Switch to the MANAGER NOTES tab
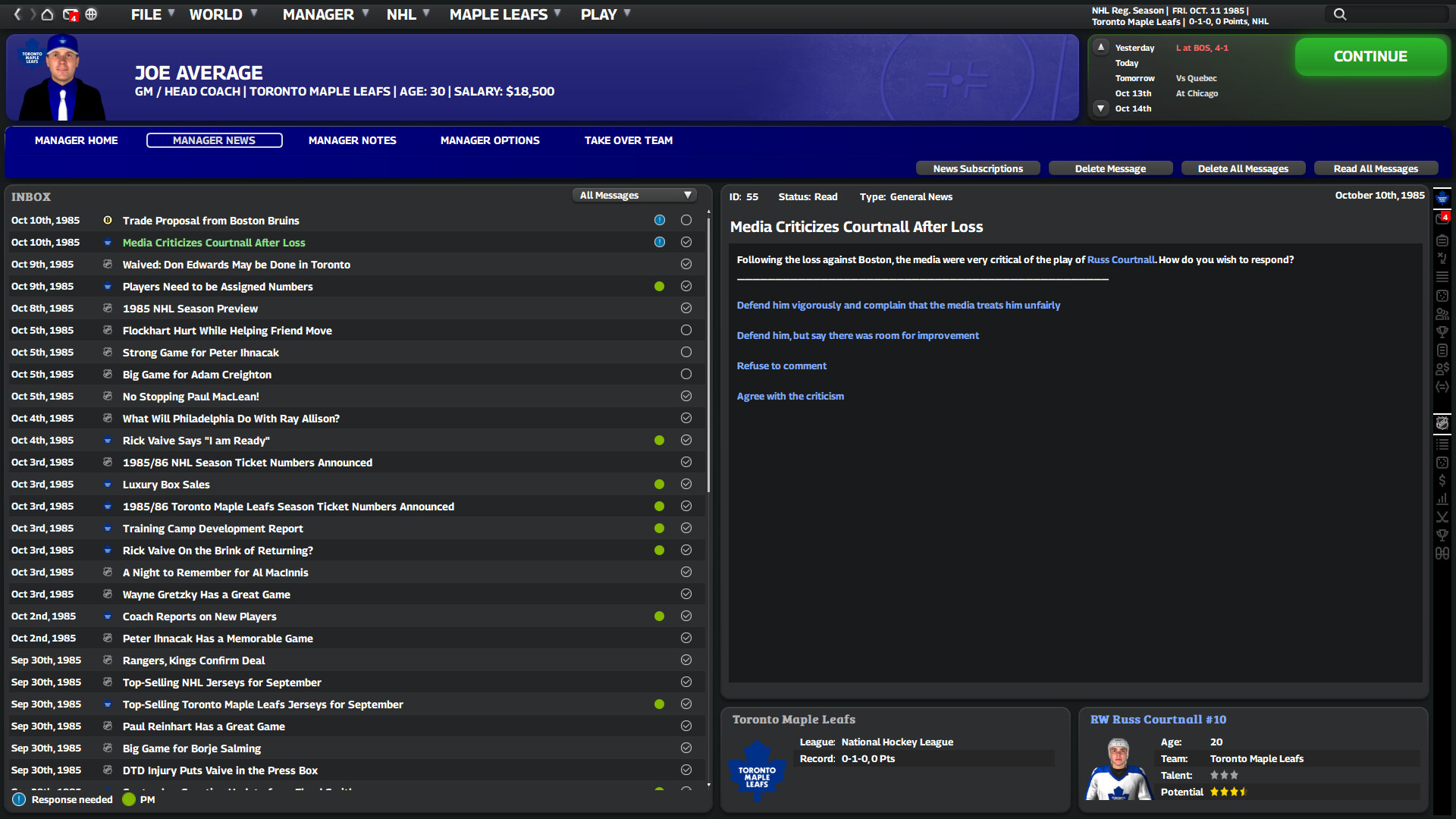The image size is (1456, 819). click(x=352, y=140)
